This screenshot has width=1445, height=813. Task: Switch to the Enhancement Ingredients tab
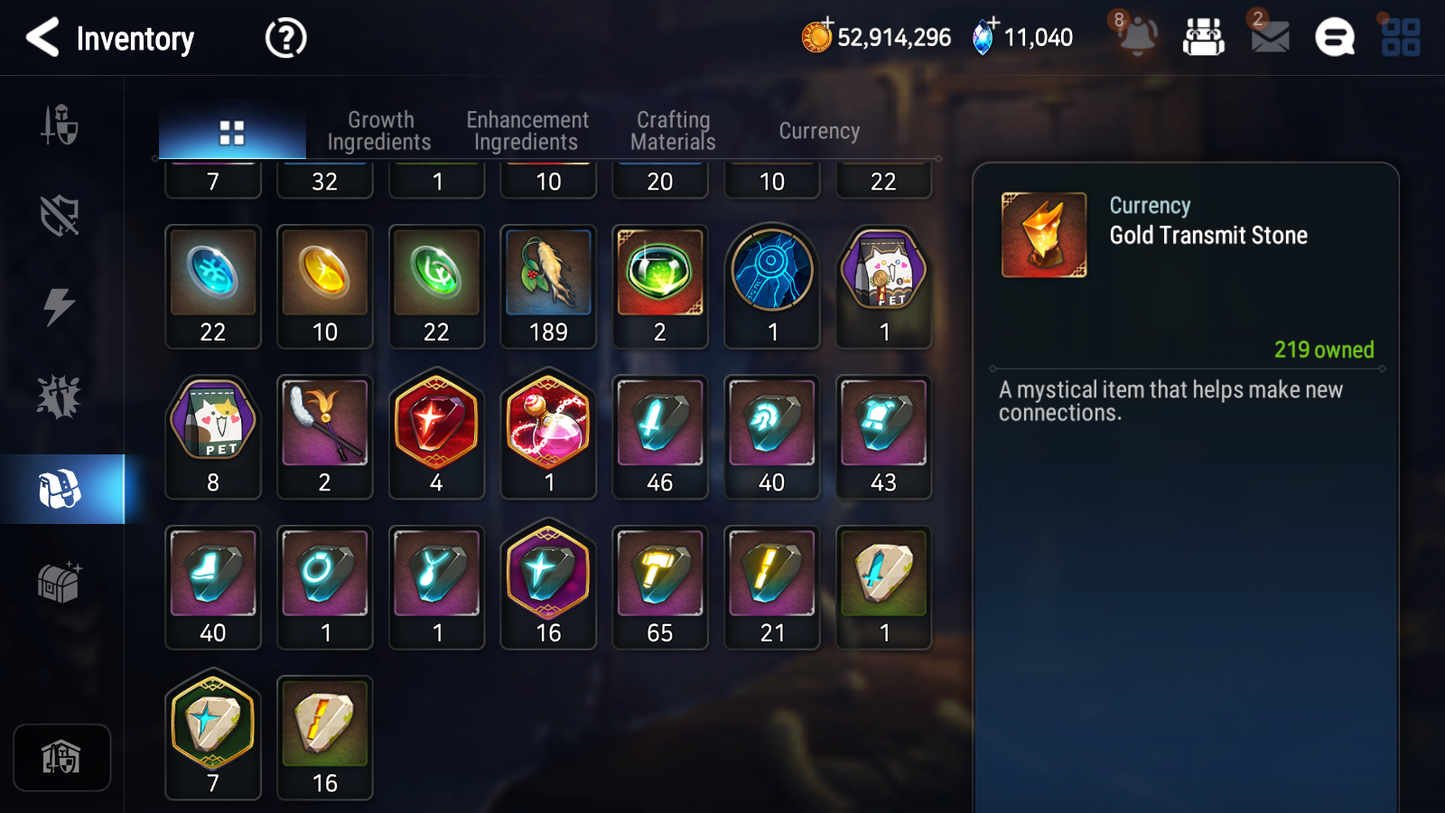526,131
